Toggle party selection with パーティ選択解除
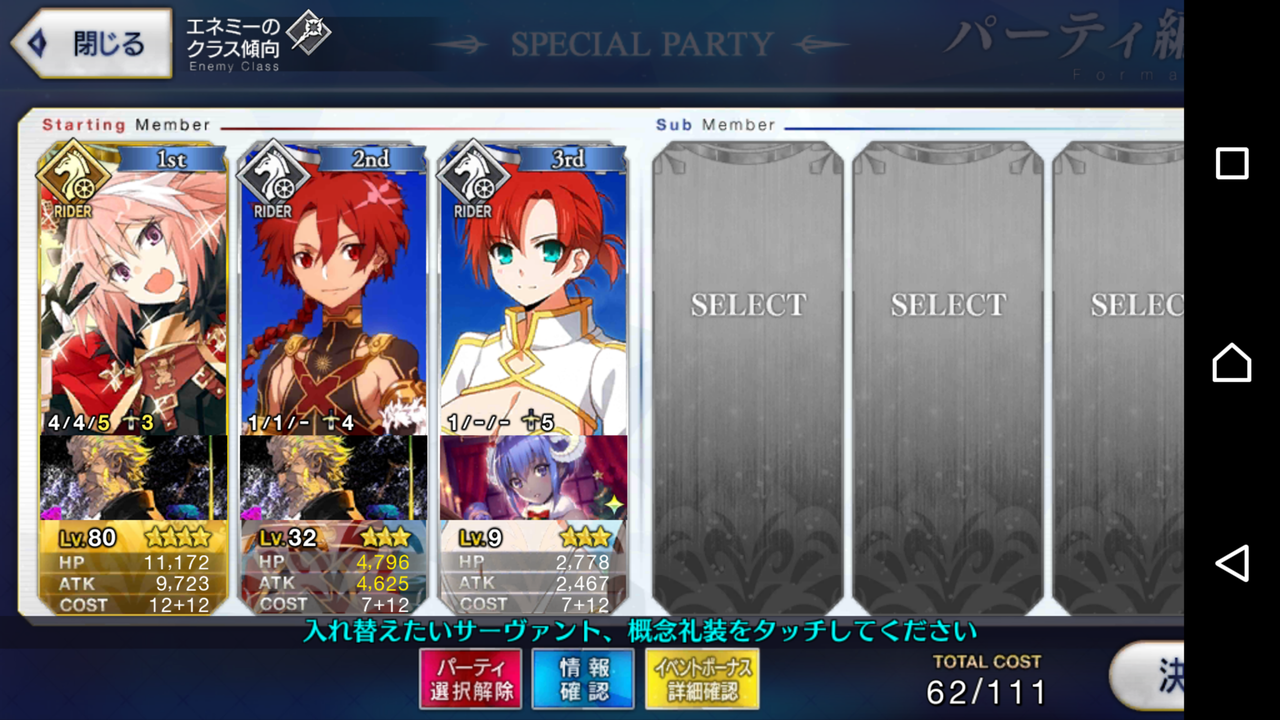The height and width of the screenshot is (720, 1280). coord(470,677)
